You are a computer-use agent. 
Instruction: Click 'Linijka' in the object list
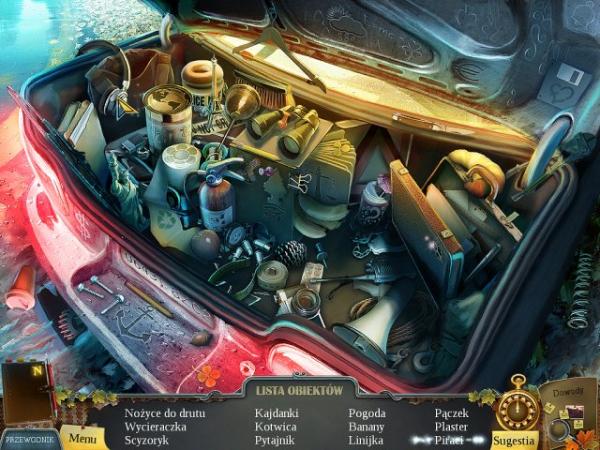point(366,439)
